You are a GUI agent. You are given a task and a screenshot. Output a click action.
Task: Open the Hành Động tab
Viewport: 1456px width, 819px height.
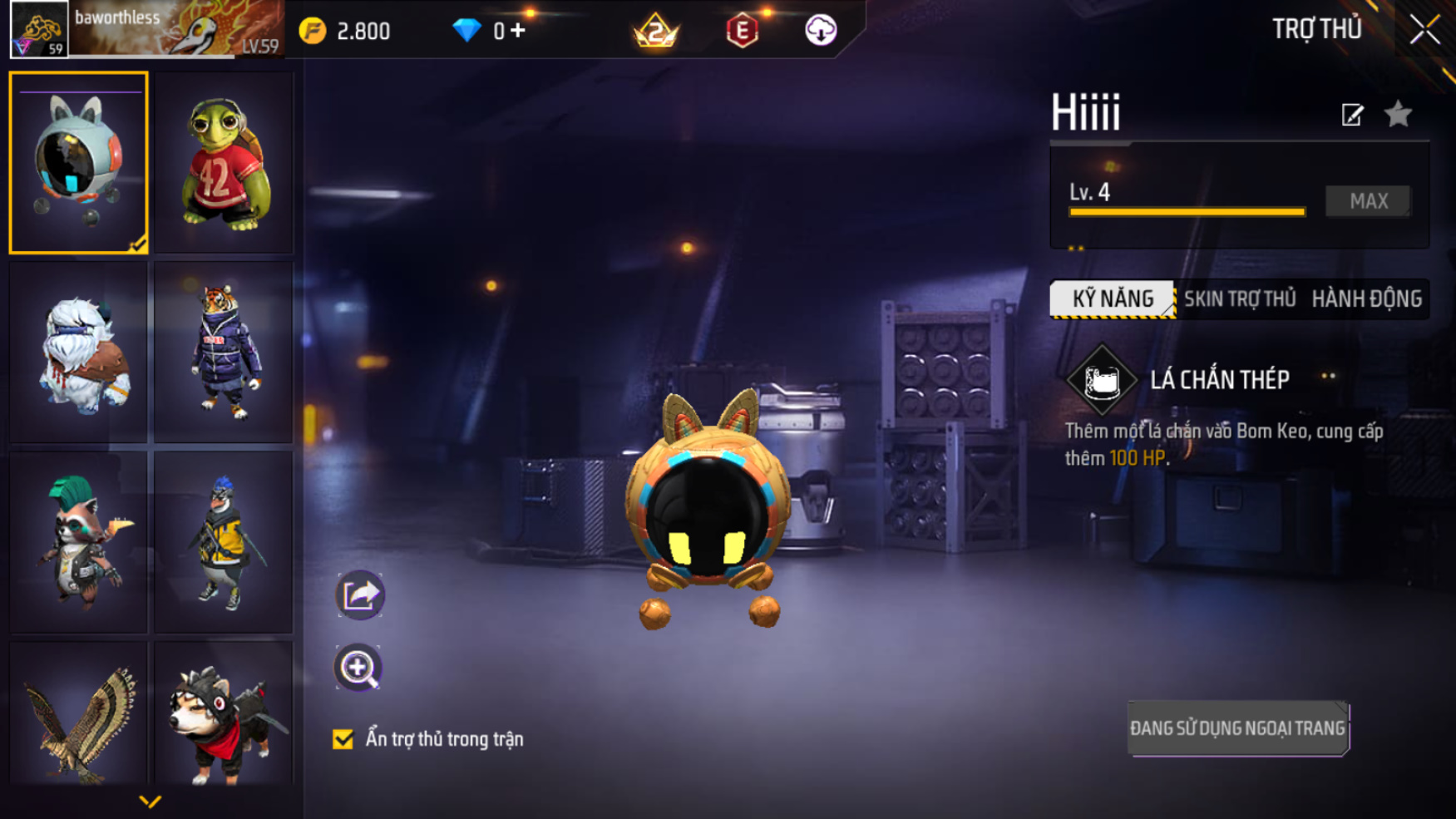click(1366, 299)
